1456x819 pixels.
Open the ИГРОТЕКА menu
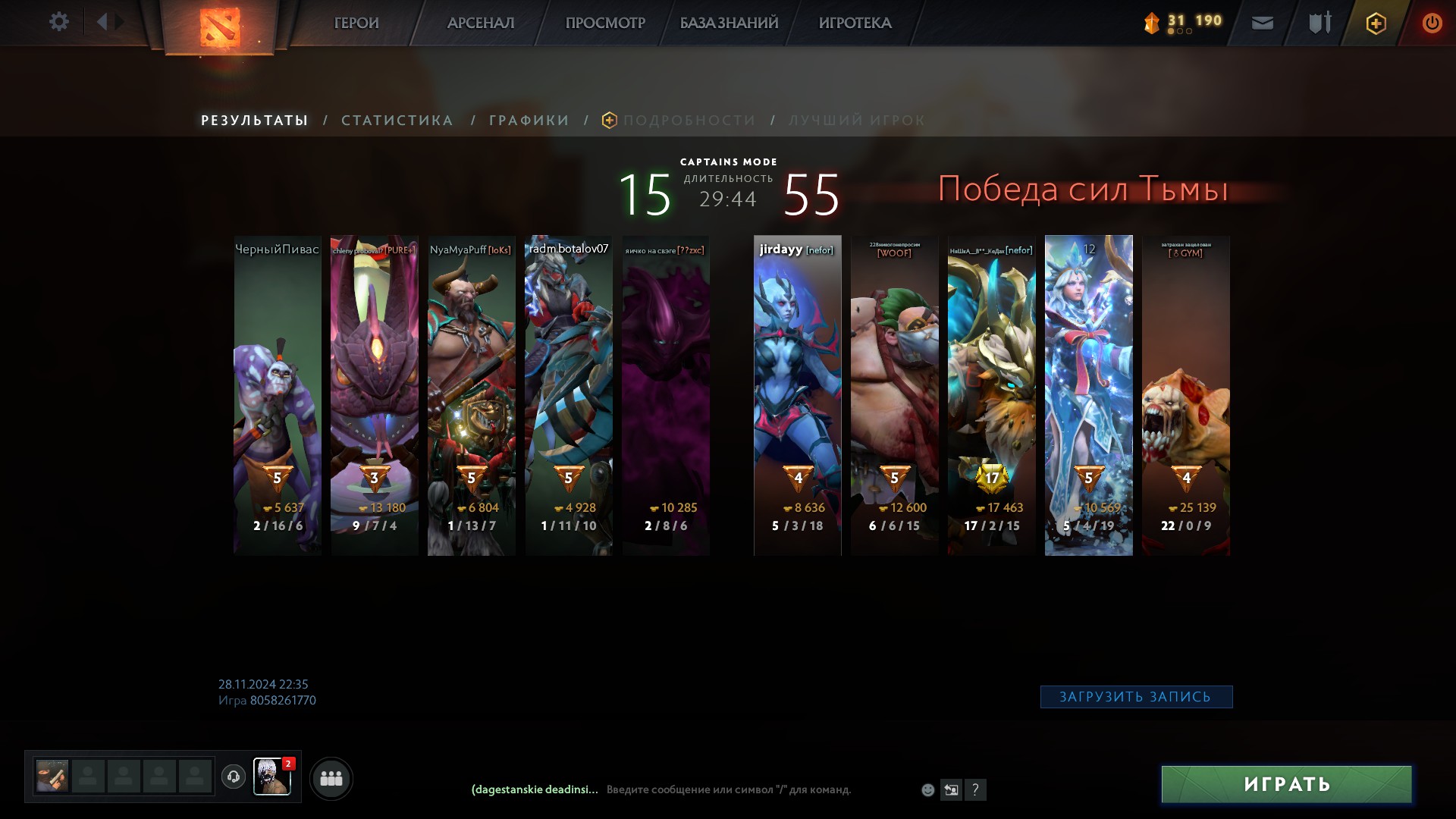tap(855, 24)
